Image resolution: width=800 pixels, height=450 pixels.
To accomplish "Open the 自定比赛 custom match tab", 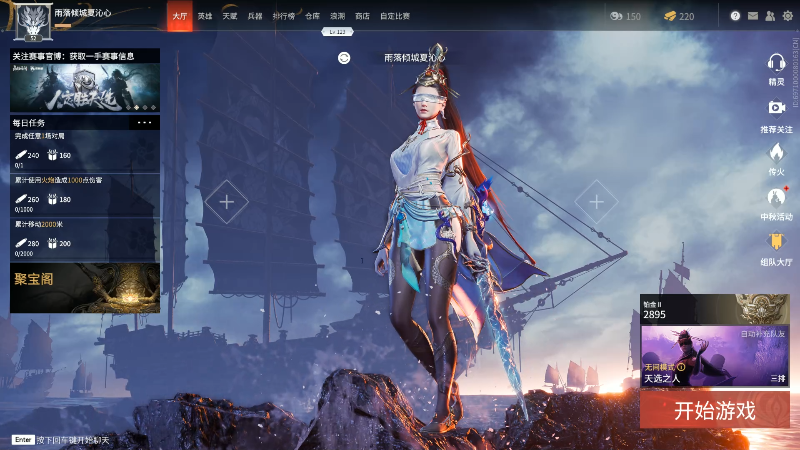I will coord(396,16).
